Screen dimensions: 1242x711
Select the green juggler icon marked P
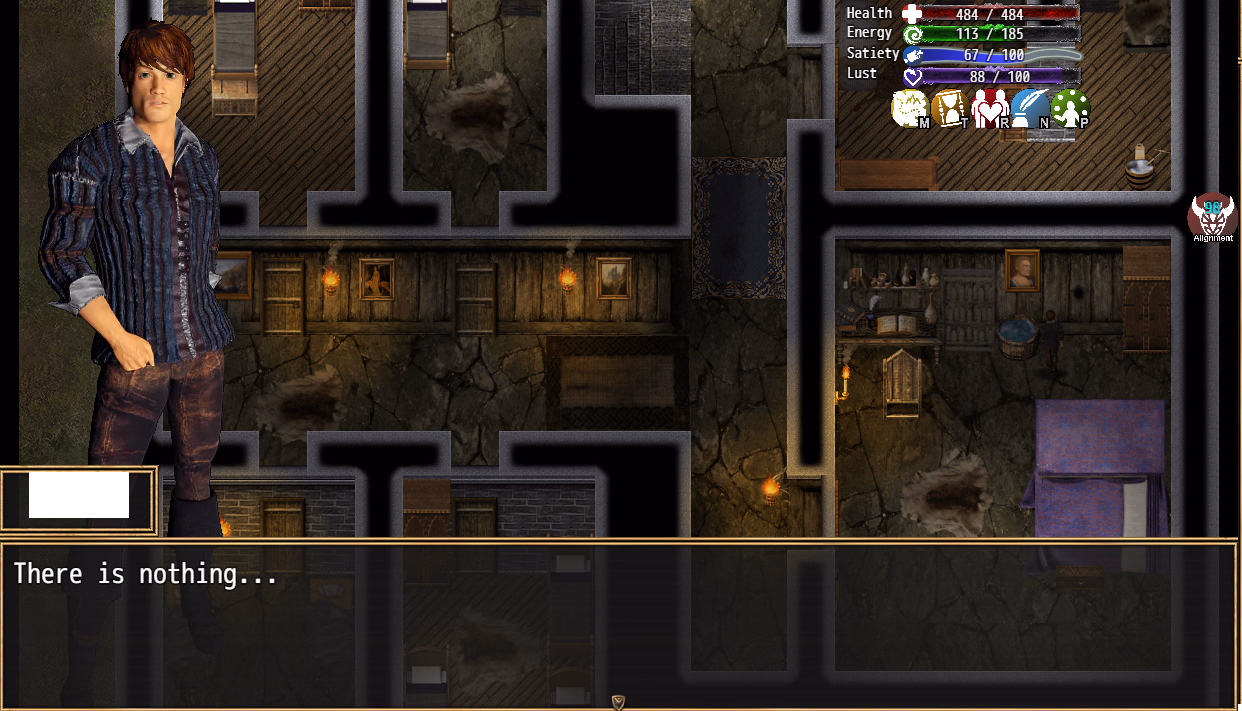pos(1070,109)
